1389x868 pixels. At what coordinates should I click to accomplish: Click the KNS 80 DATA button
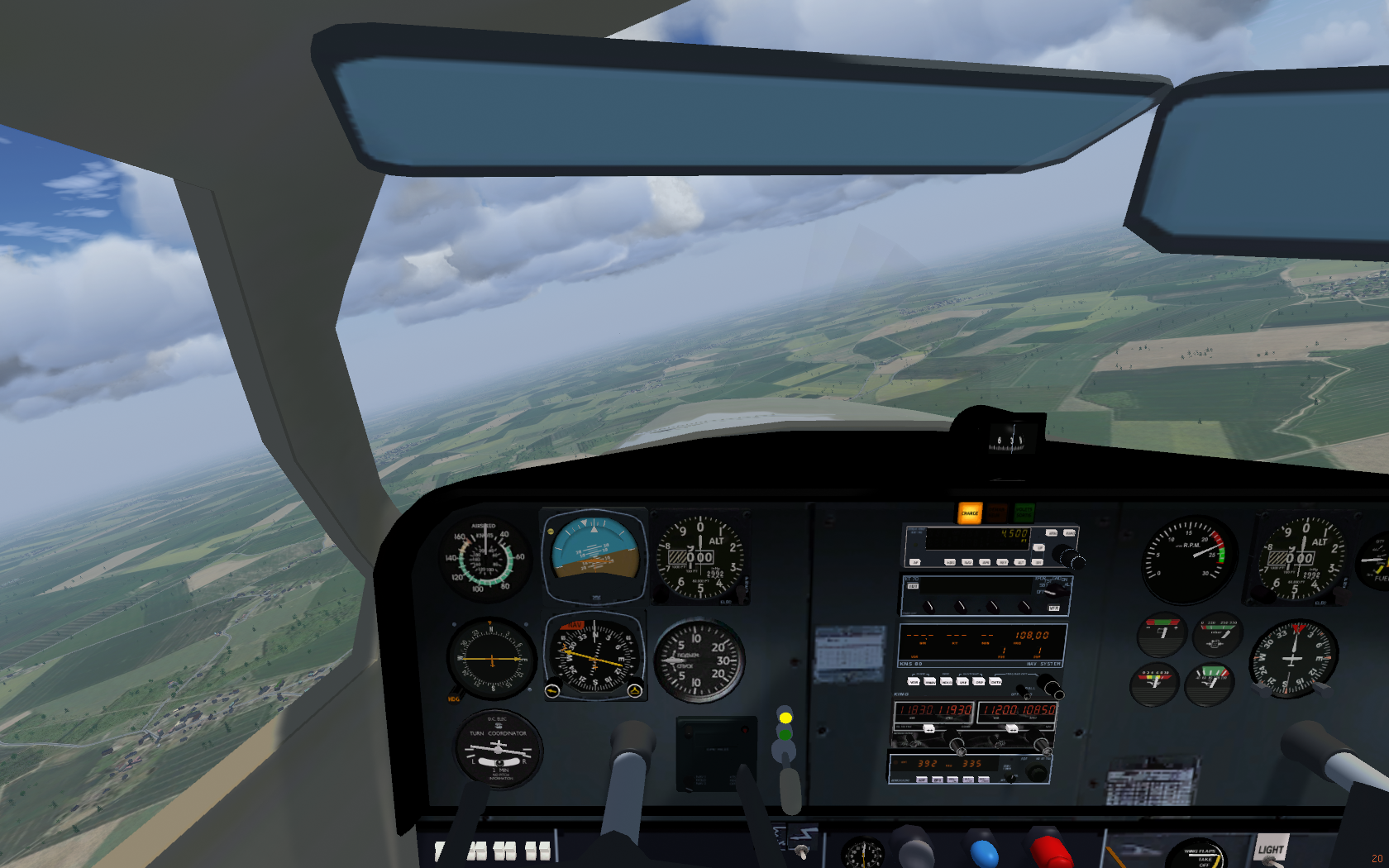click(995, 682)
